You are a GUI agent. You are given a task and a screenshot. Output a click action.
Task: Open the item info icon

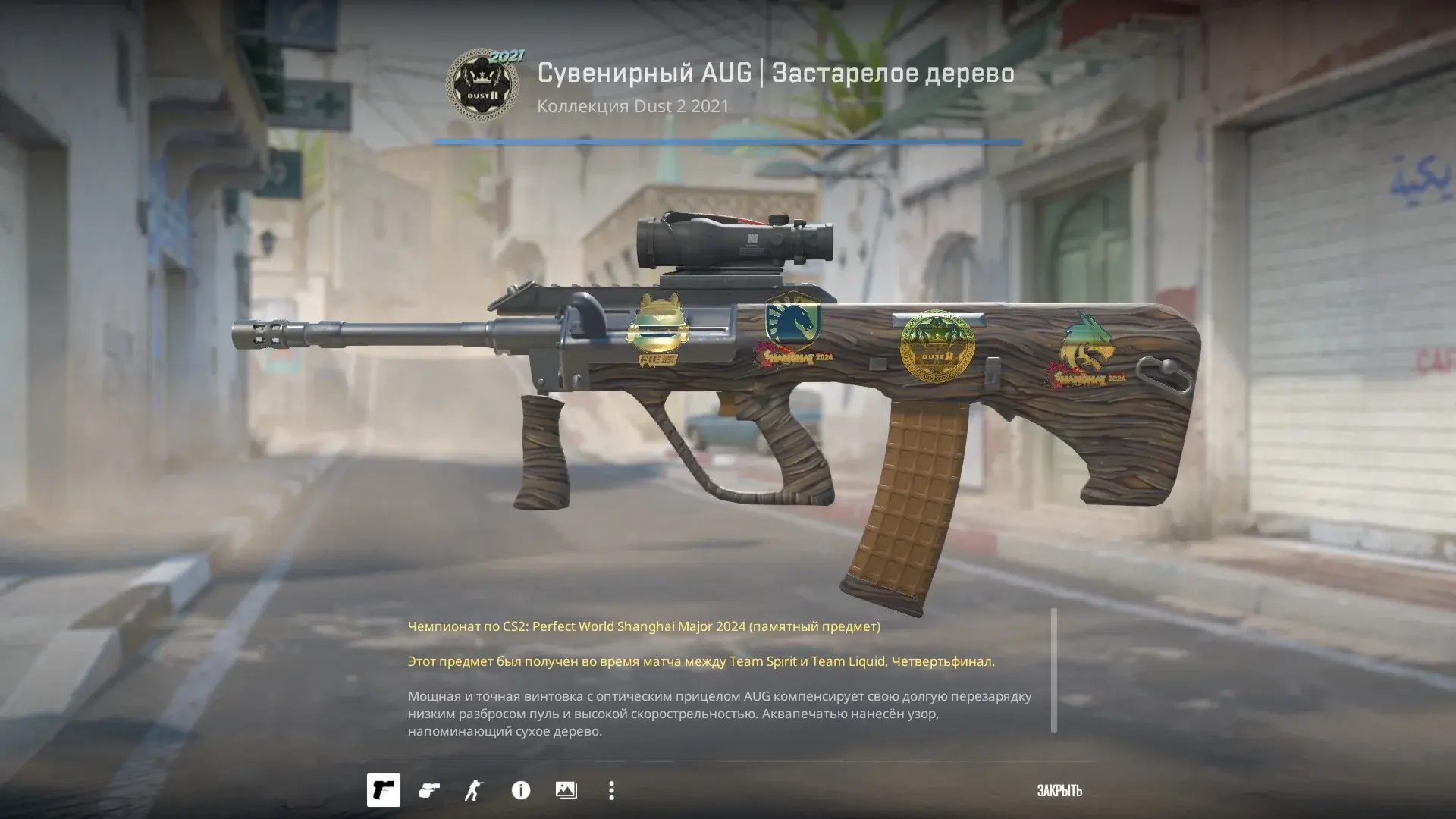pos(521,790)
